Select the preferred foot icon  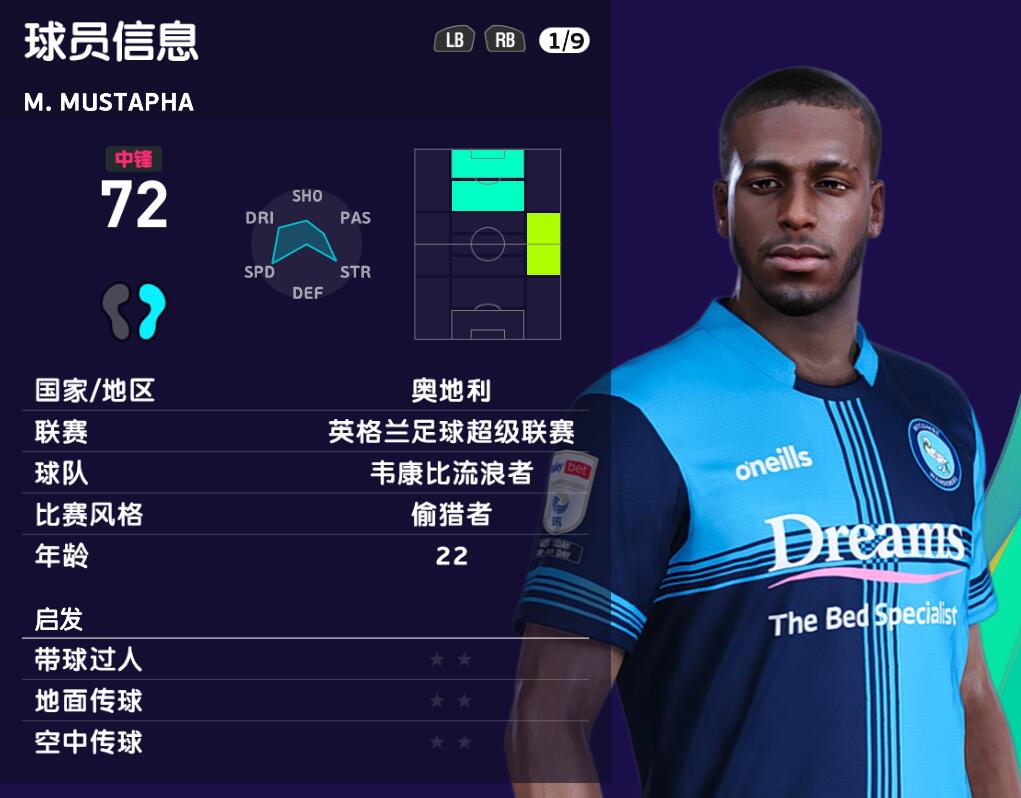pyautogui.click(x=133, y=310)
